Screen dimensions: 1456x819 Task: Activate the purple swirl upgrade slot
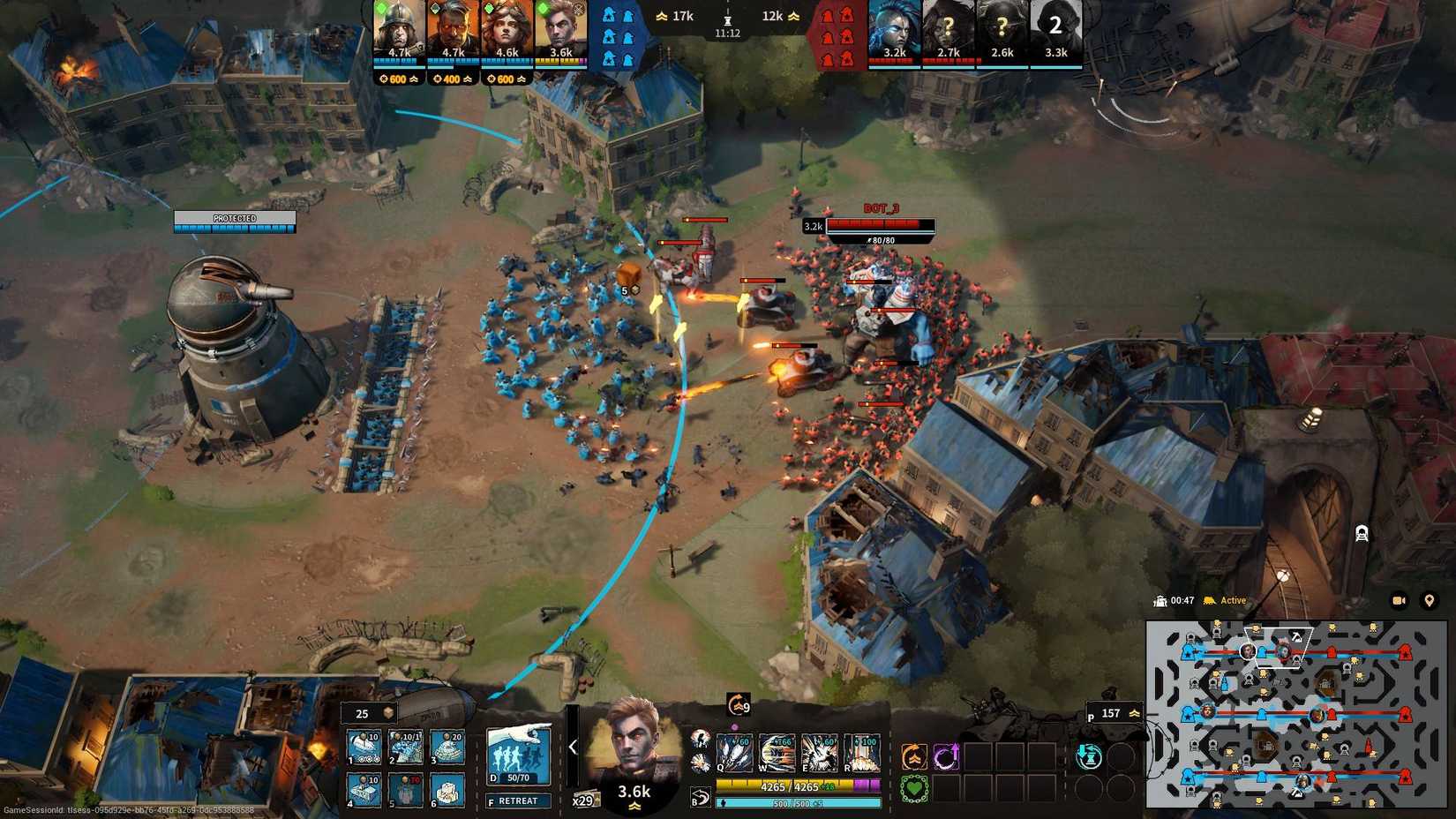pos(947,756)
